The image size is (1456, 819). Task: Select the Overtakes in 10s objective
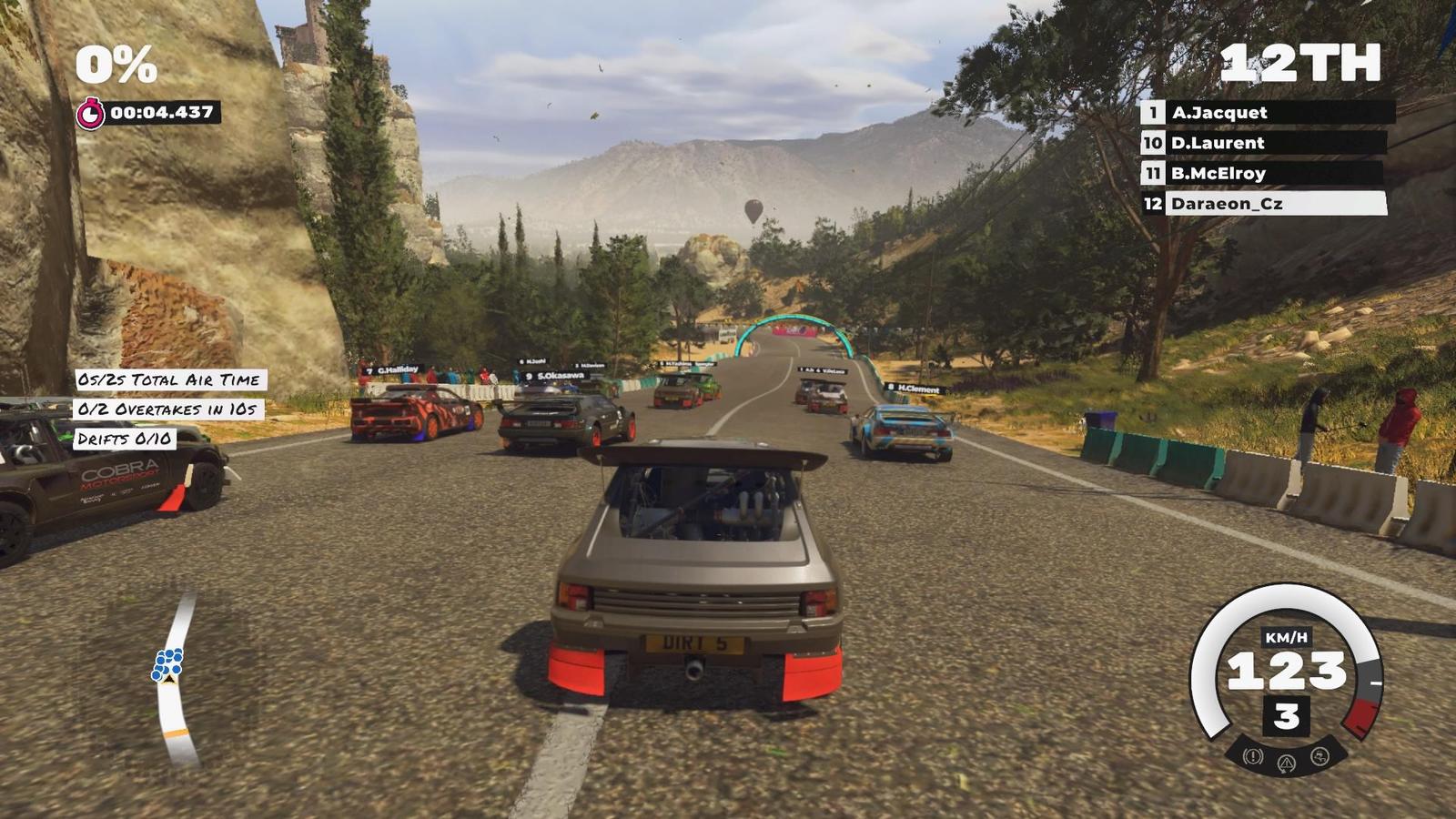[x=167, y=409]
